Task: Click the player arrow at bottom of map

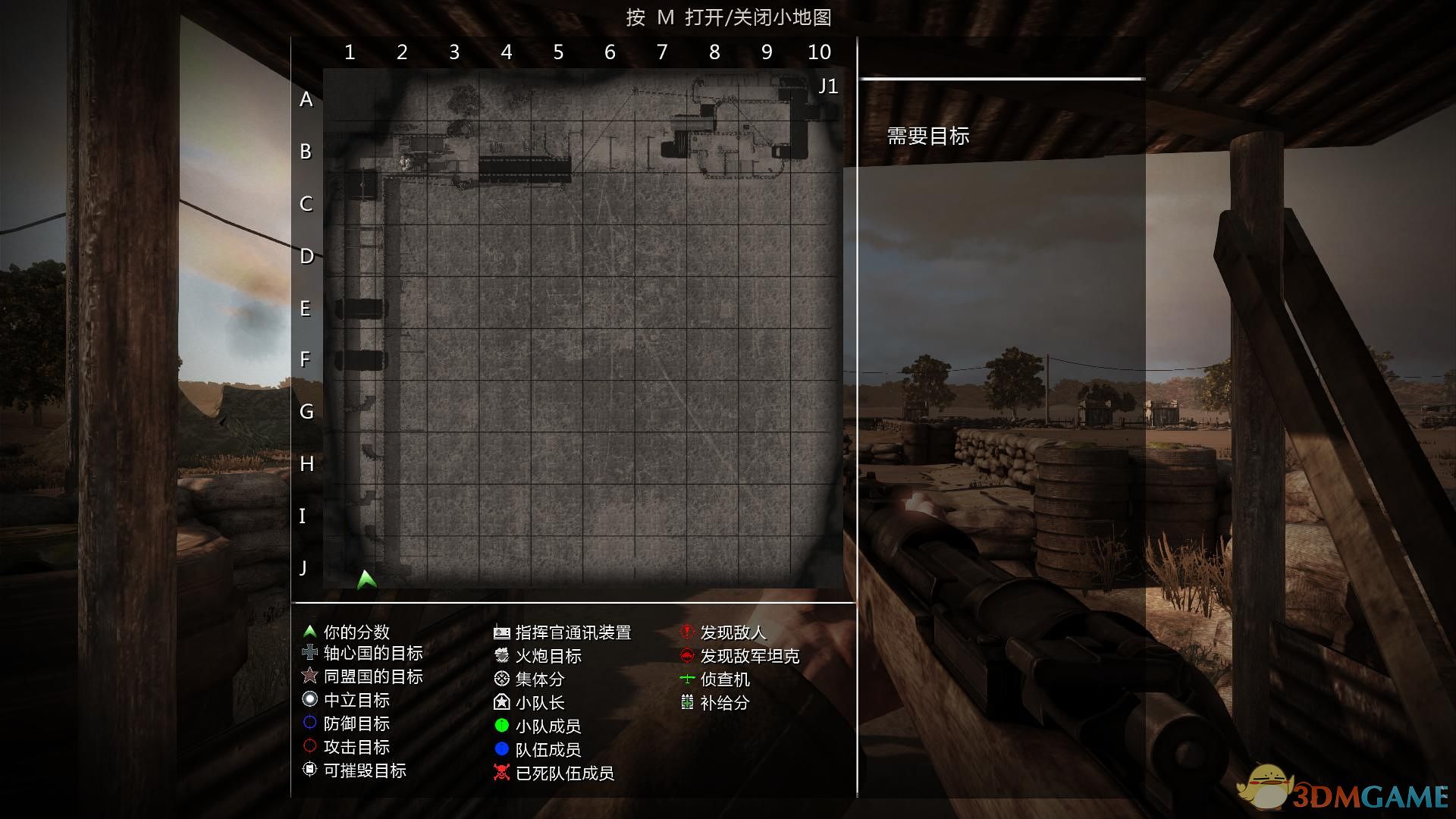Action: tap(366, 579)
